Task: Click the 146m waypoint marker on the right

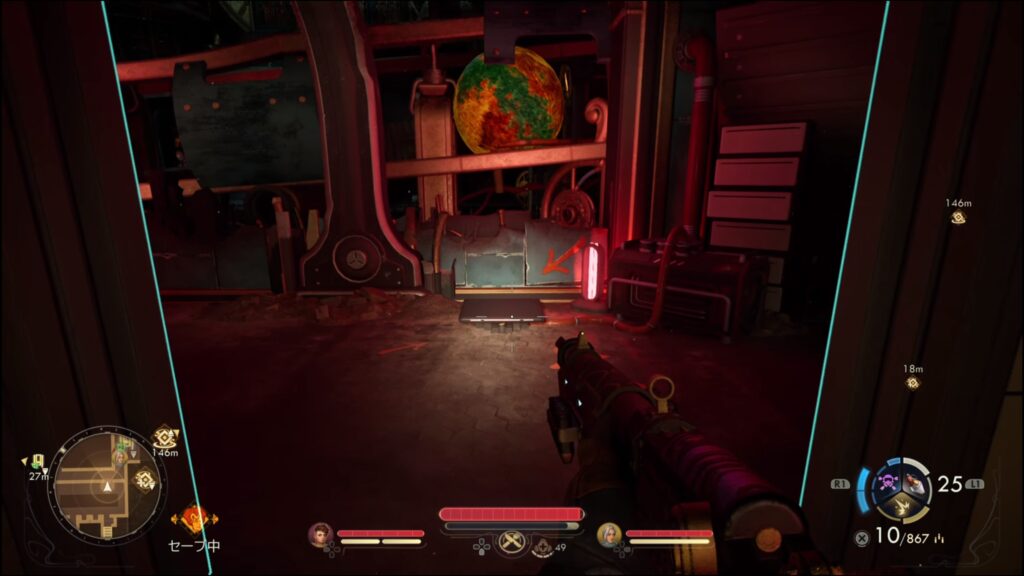Action: tap(958, 217)
